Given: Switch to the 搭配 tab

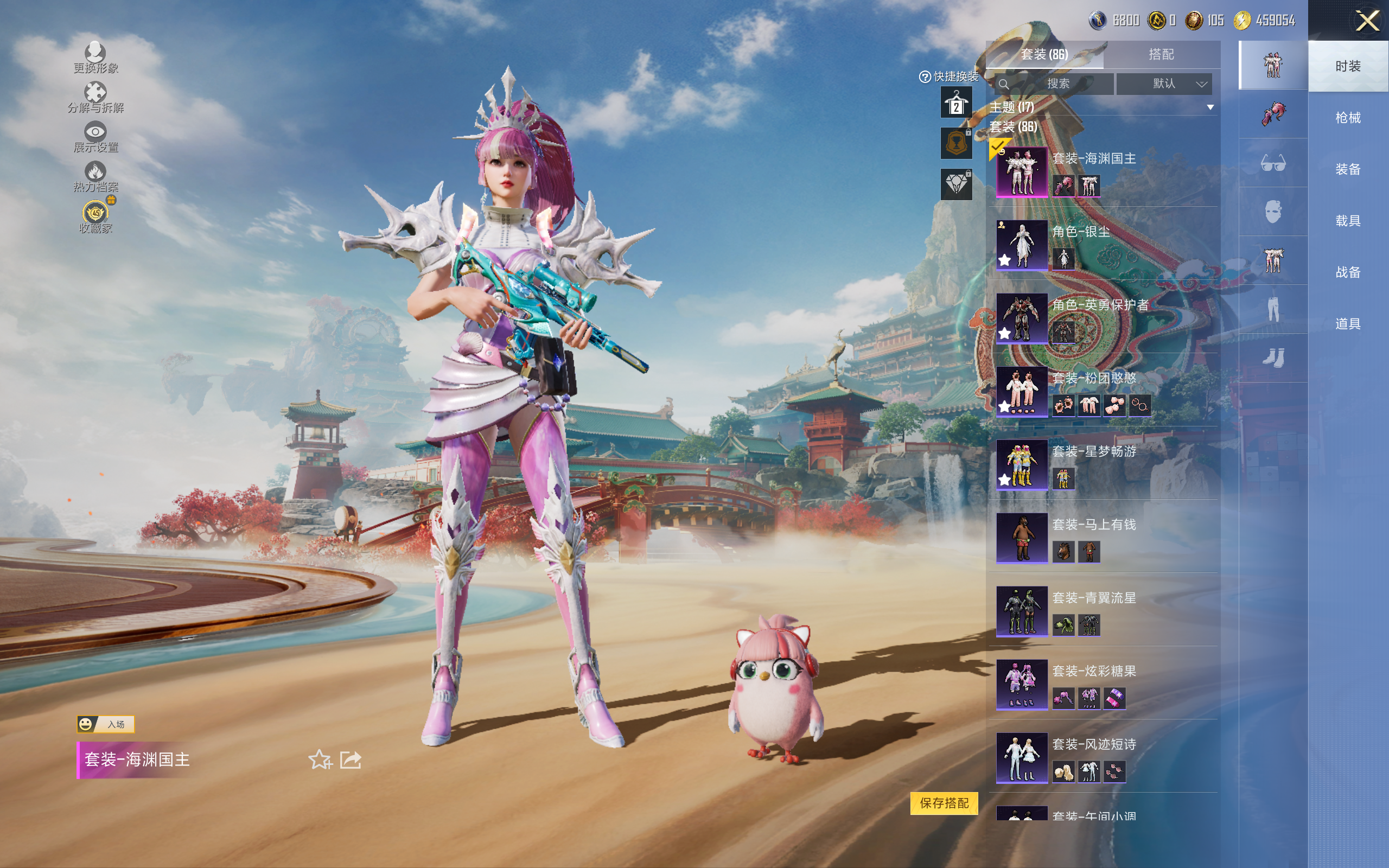Looking at the screenshot, I should [1161, 55].
